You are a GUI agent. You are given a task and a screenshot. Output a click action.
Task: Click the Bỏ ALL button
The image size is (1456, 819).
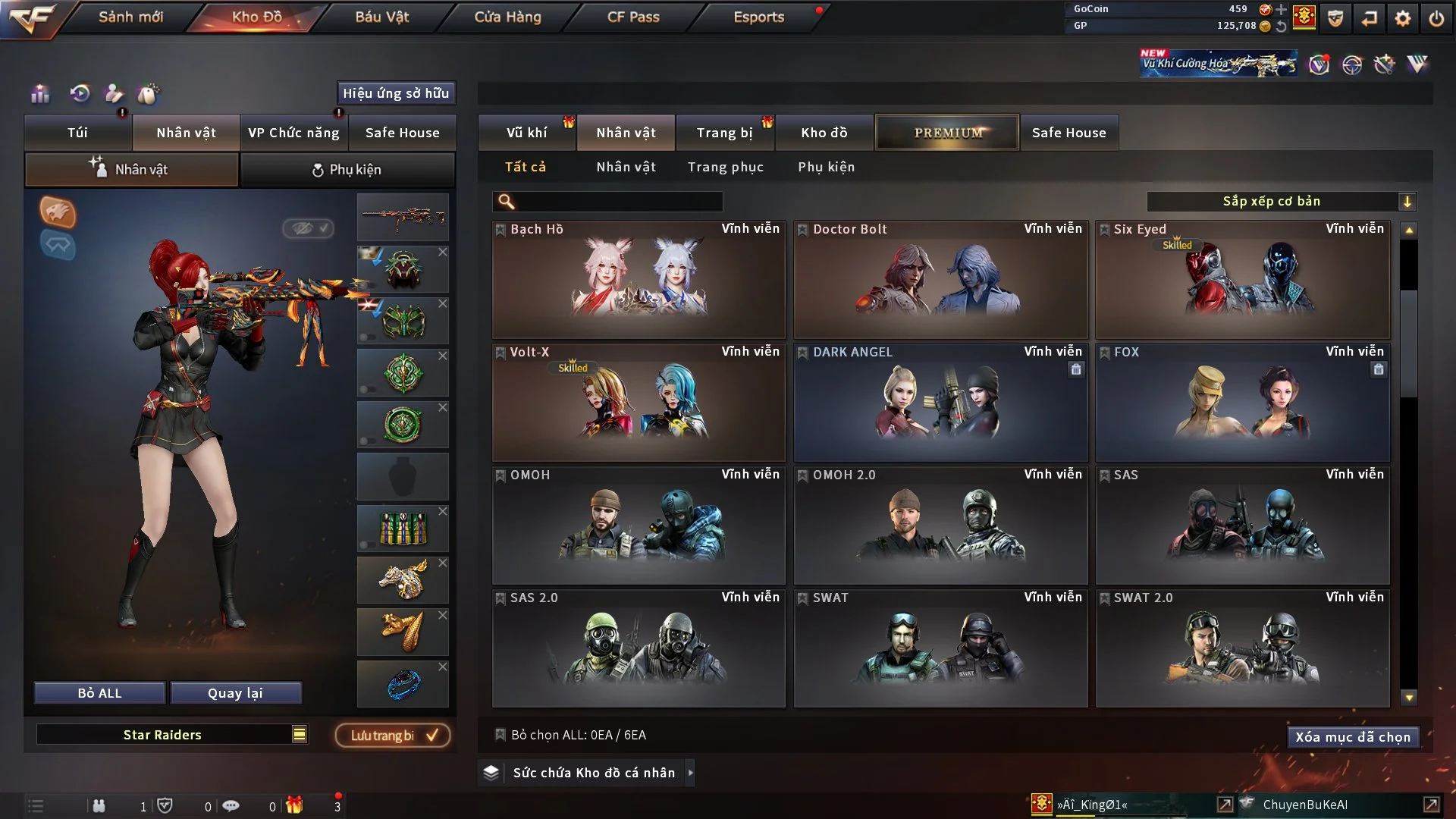click(99, 693)
